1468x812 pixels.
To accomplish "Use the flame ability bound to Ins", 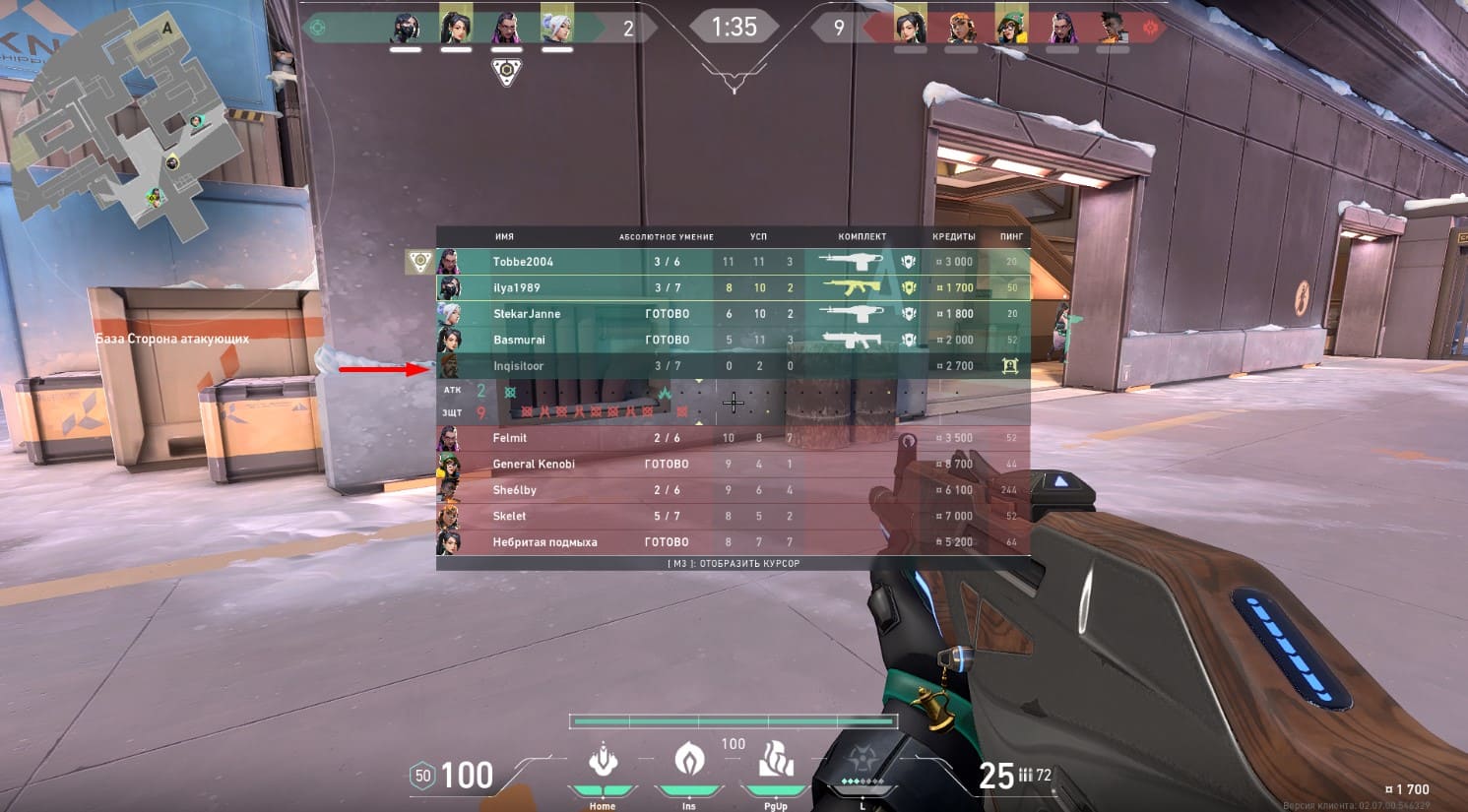I will pos(689,761).
